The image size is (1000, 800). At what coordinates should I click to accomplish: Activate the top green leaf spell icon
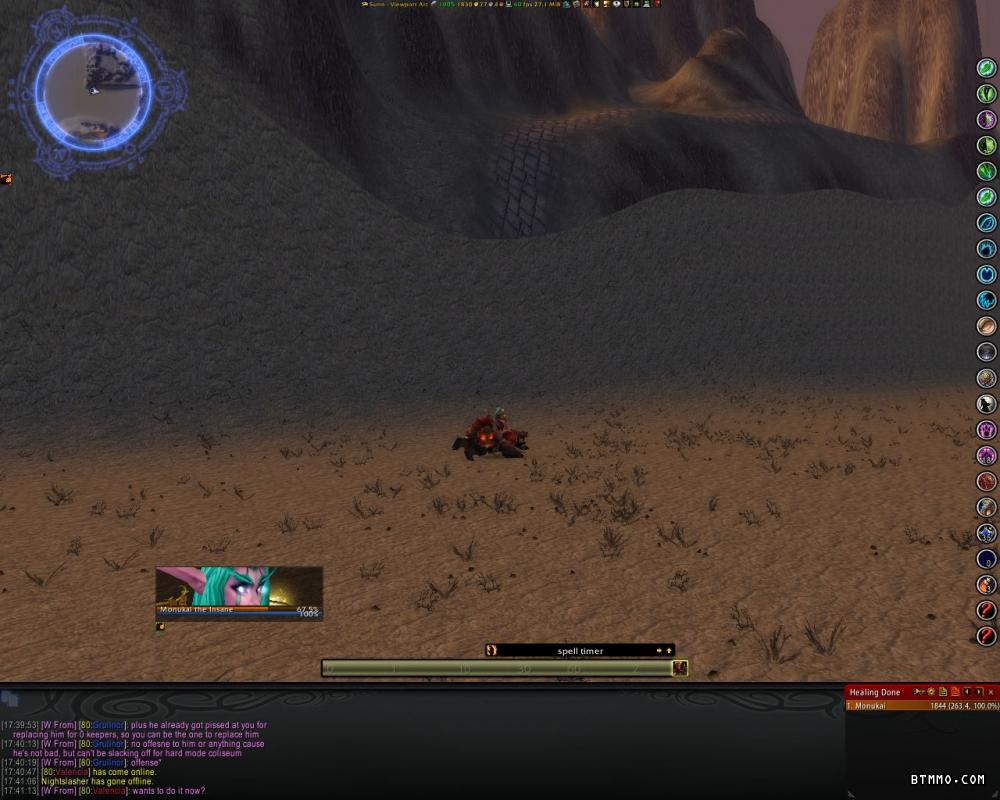coord(987,68)
